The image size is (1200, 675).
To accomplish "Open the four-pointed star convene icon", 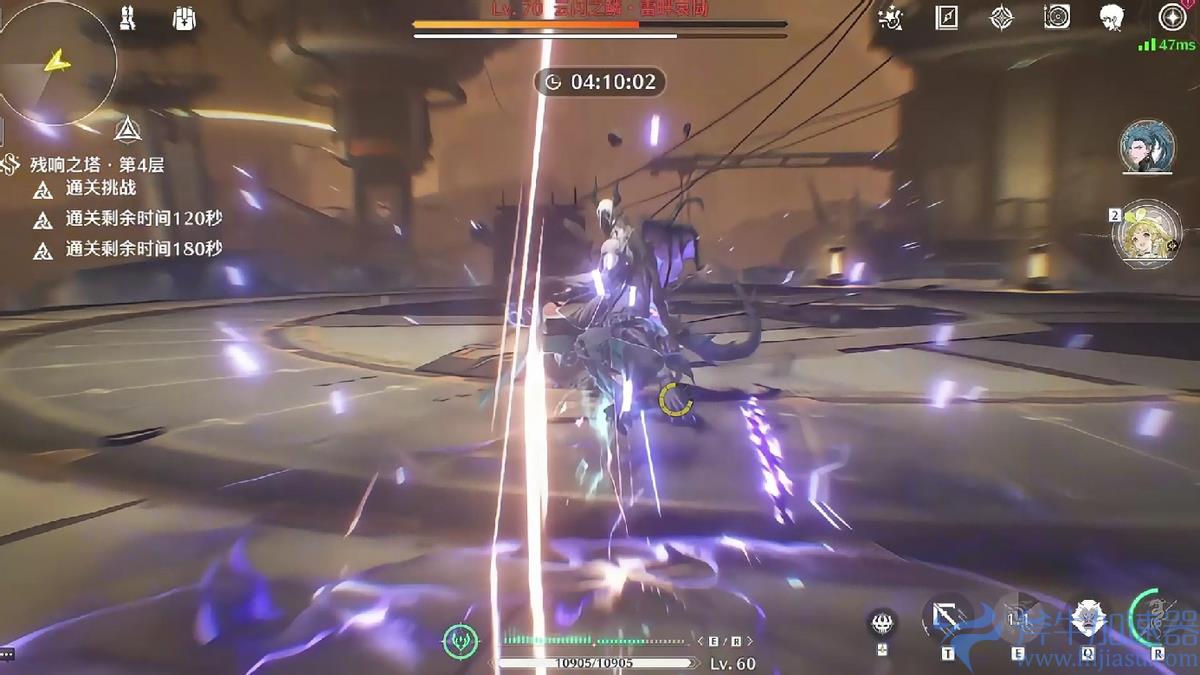I will pyautogui.click(x=1001, y=17).
